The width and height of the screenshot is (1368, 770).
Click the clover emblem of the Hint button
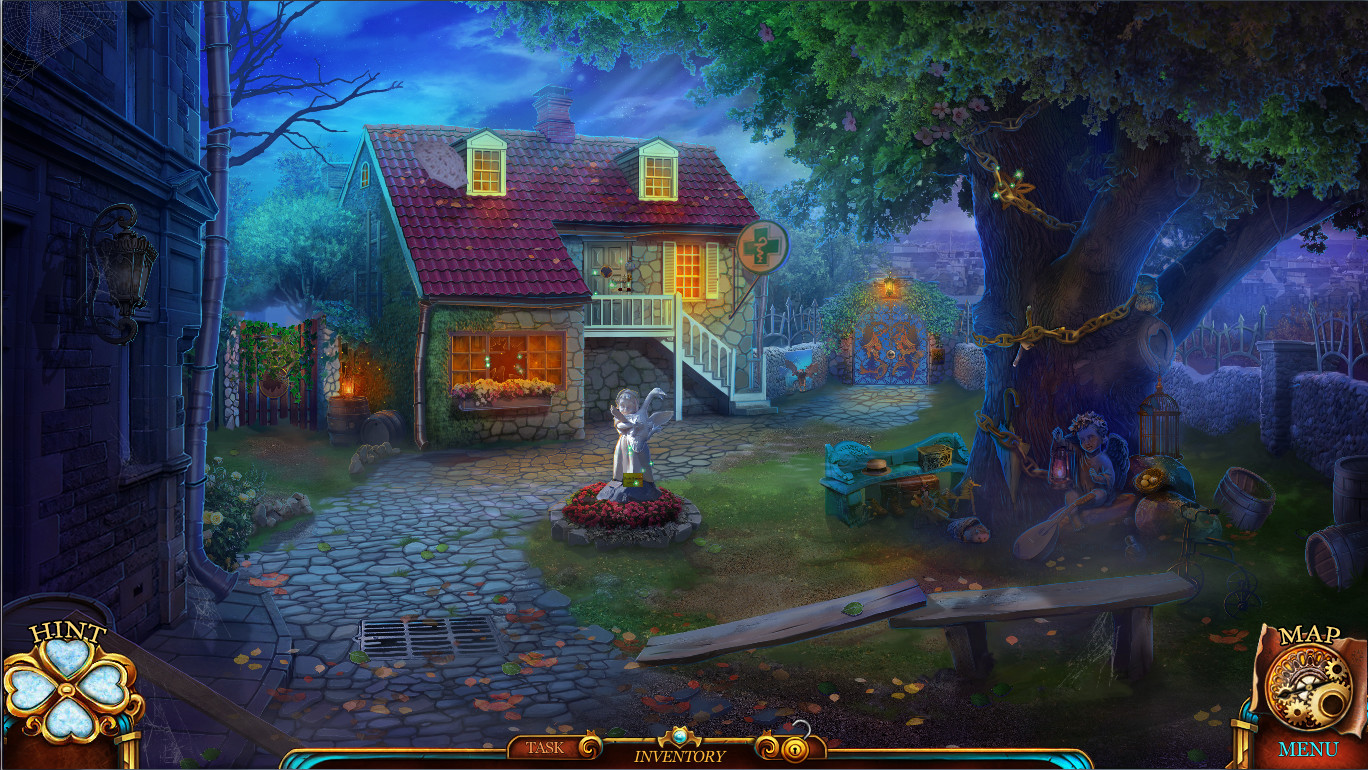click(x=65, y=690)
